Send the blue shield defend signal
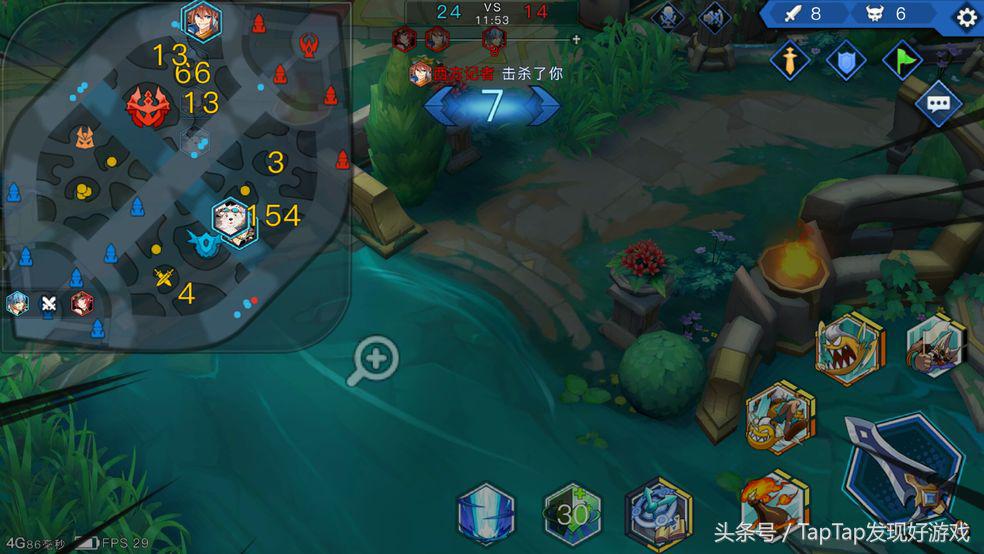The width and height of the screenshot is (984, 554). (x=846, y=60)
